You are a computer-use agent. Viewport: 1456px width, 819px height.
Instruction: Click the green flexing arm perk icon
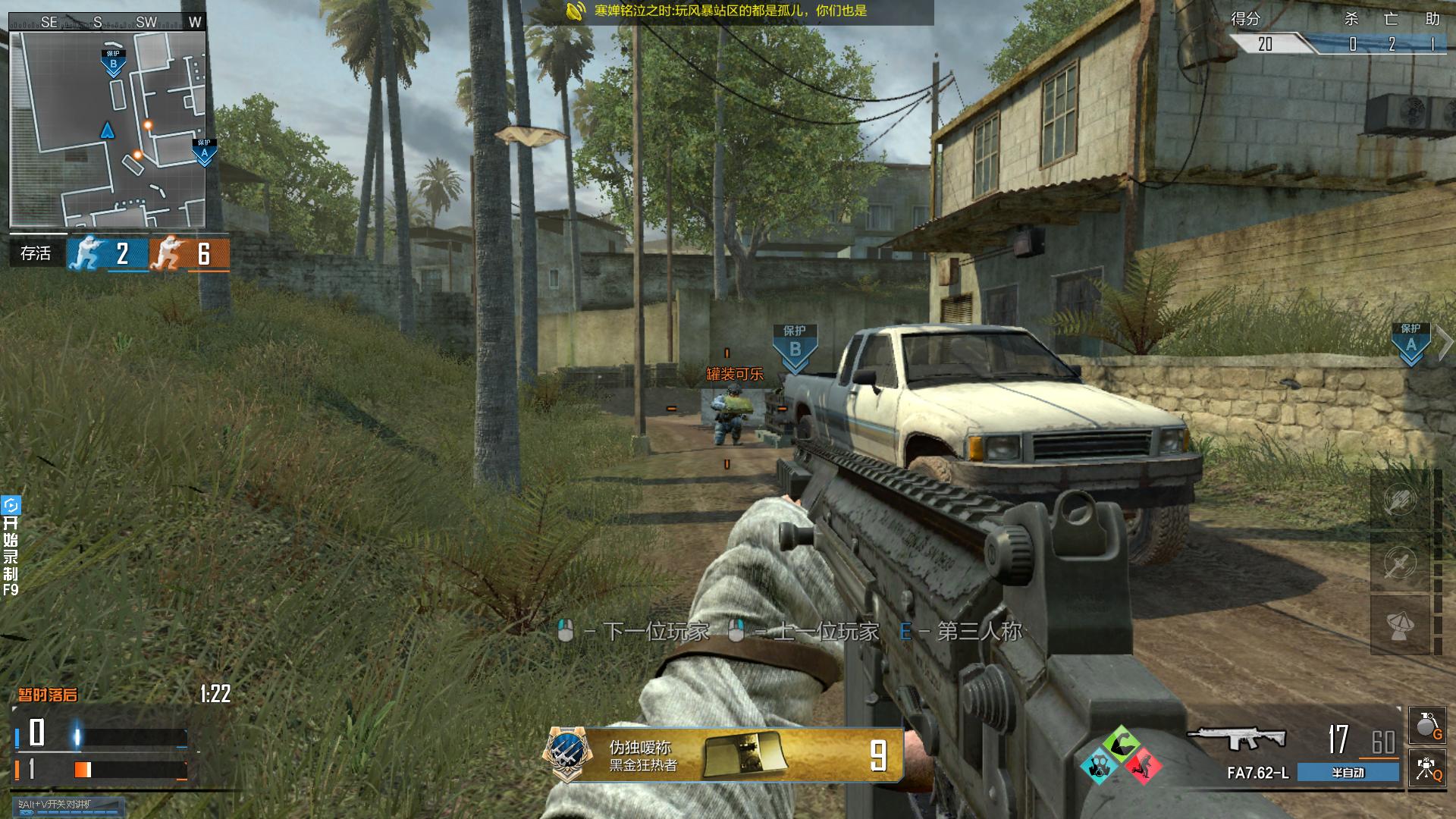(x=1122, y=744)
